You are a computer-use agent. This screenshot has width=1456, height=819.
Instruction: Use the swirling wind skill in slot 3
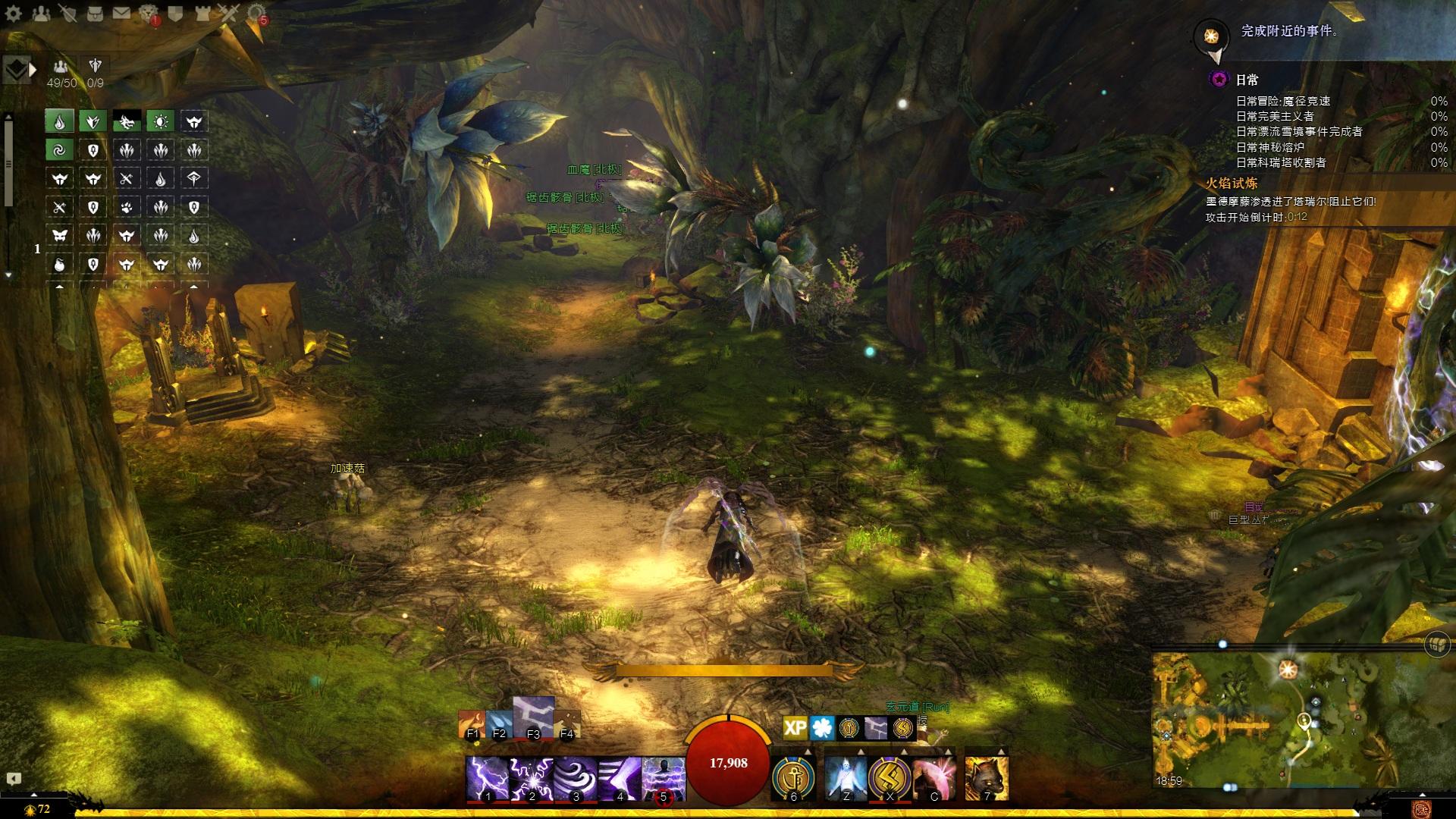click(x=575, y=778)
